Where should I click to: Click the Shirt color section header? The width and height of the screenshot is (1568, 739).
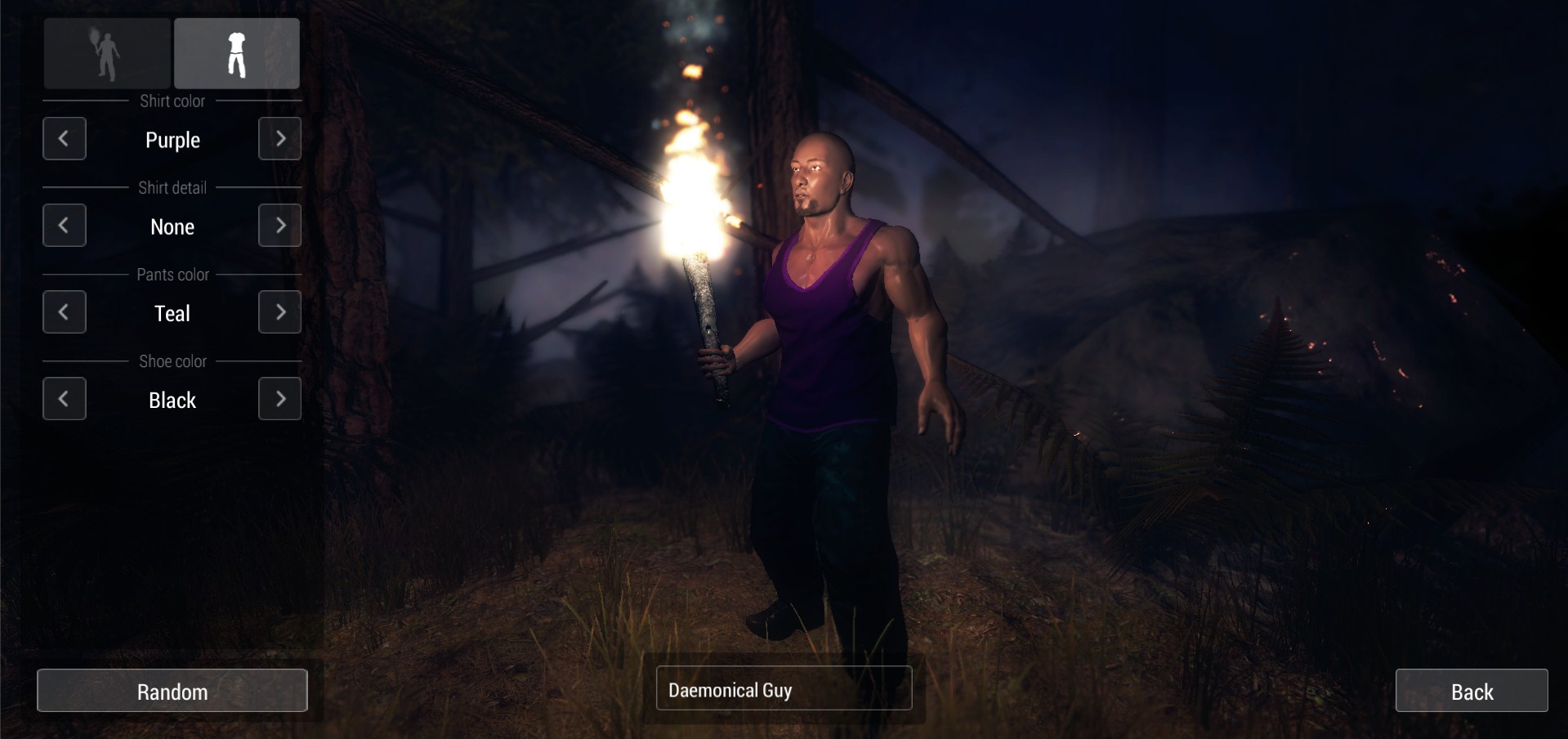[x=174, y=101]
